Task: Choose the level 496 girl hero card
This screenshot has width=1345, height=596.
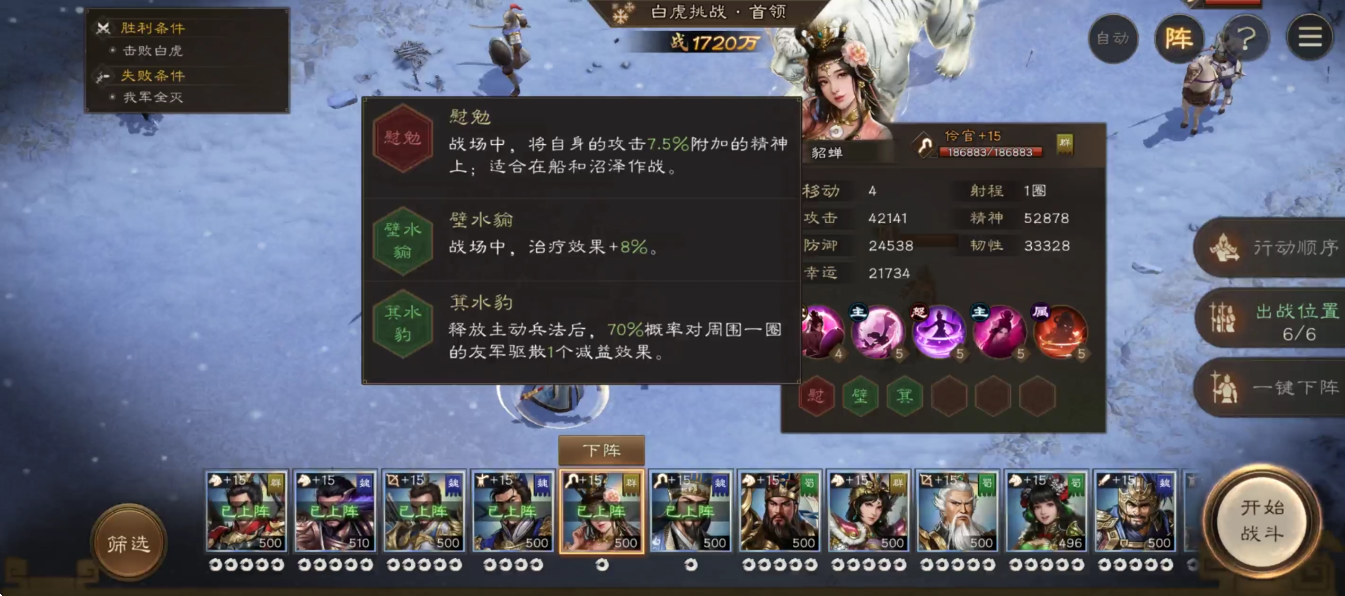Action: click(1046, 511)
